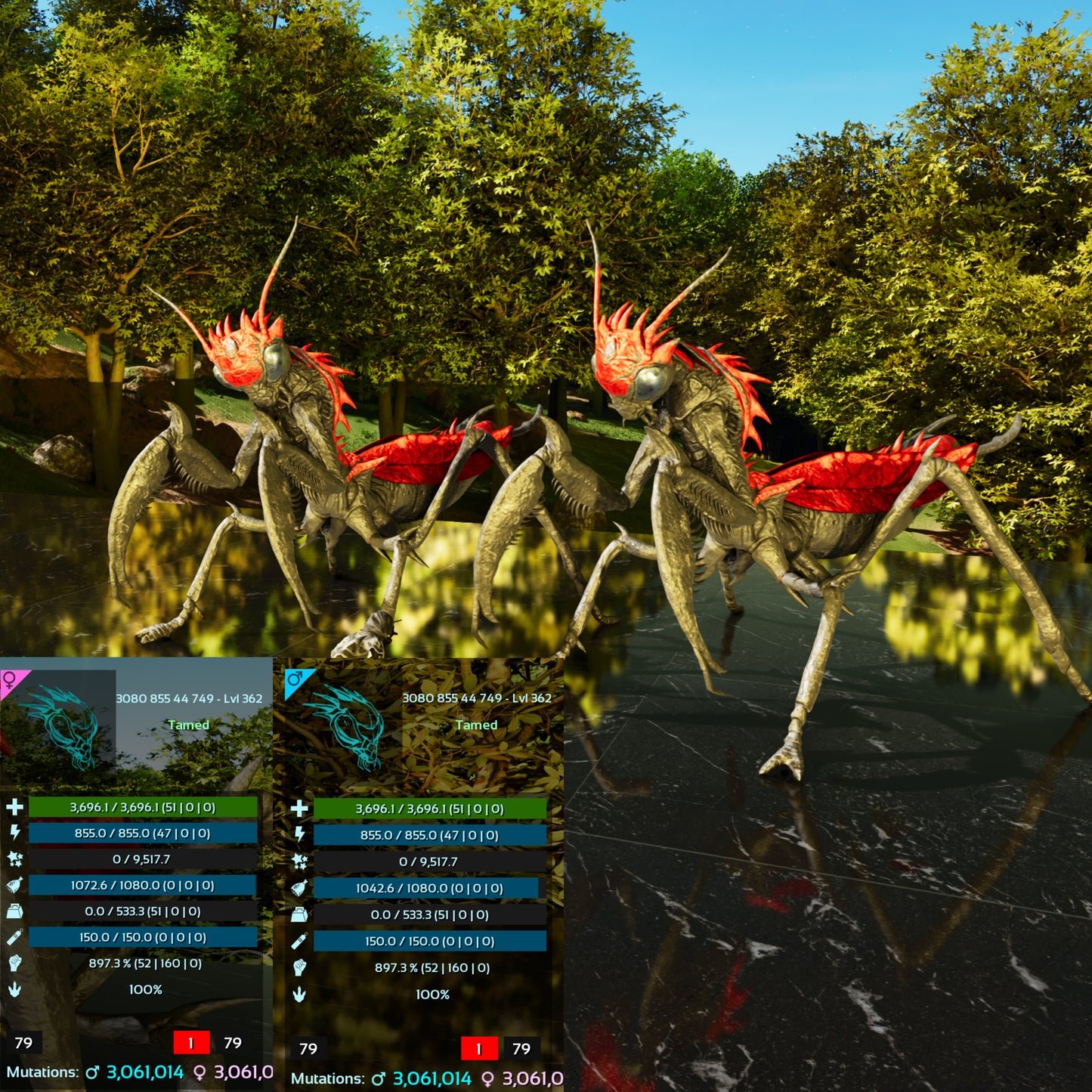
Task: Click the blue male gender corner icon
Action: coord(295,680)
